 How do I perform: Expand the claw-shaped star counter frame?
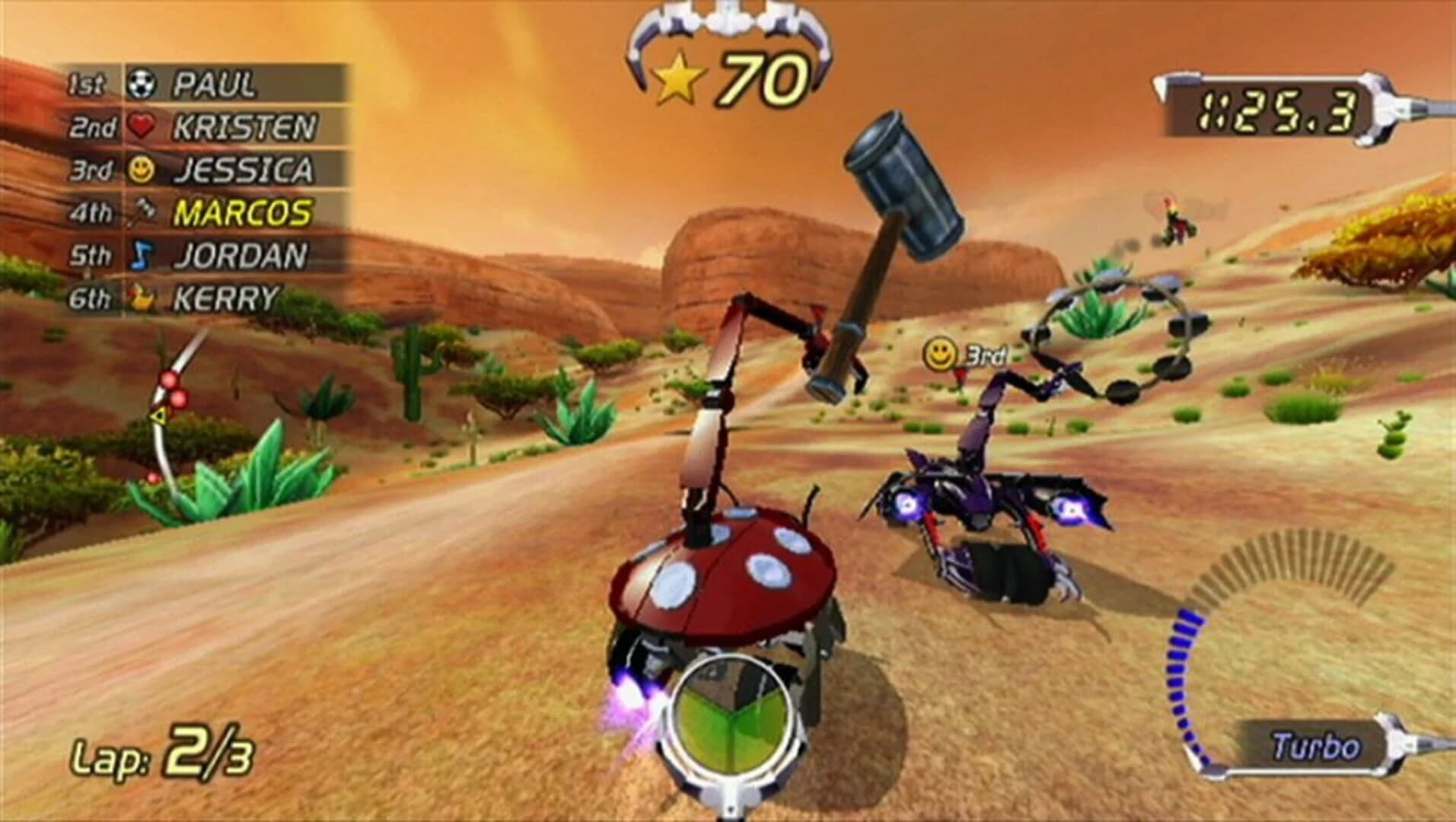(731, 46)
